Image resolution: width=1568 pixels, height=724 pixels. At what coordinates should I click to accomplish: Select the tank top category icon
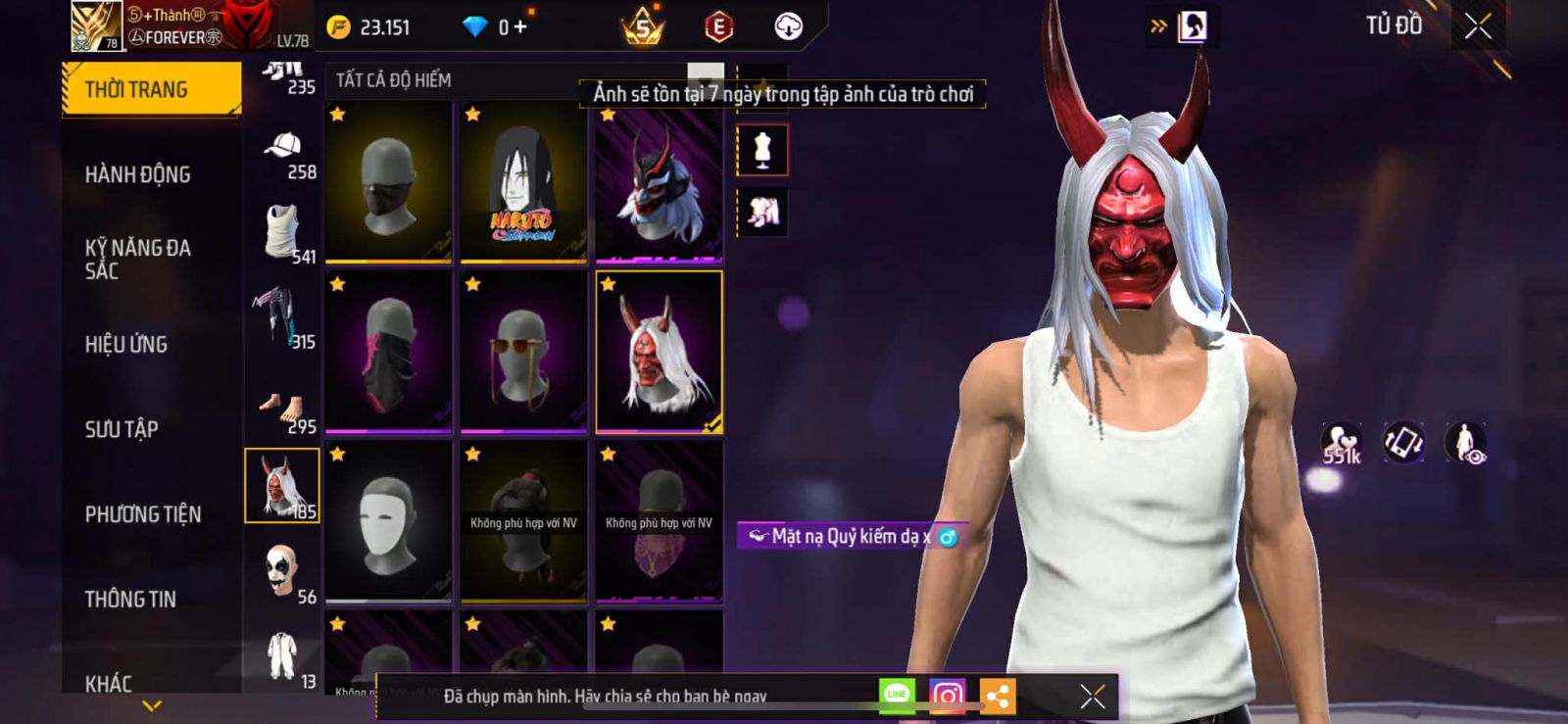[282, 230]
